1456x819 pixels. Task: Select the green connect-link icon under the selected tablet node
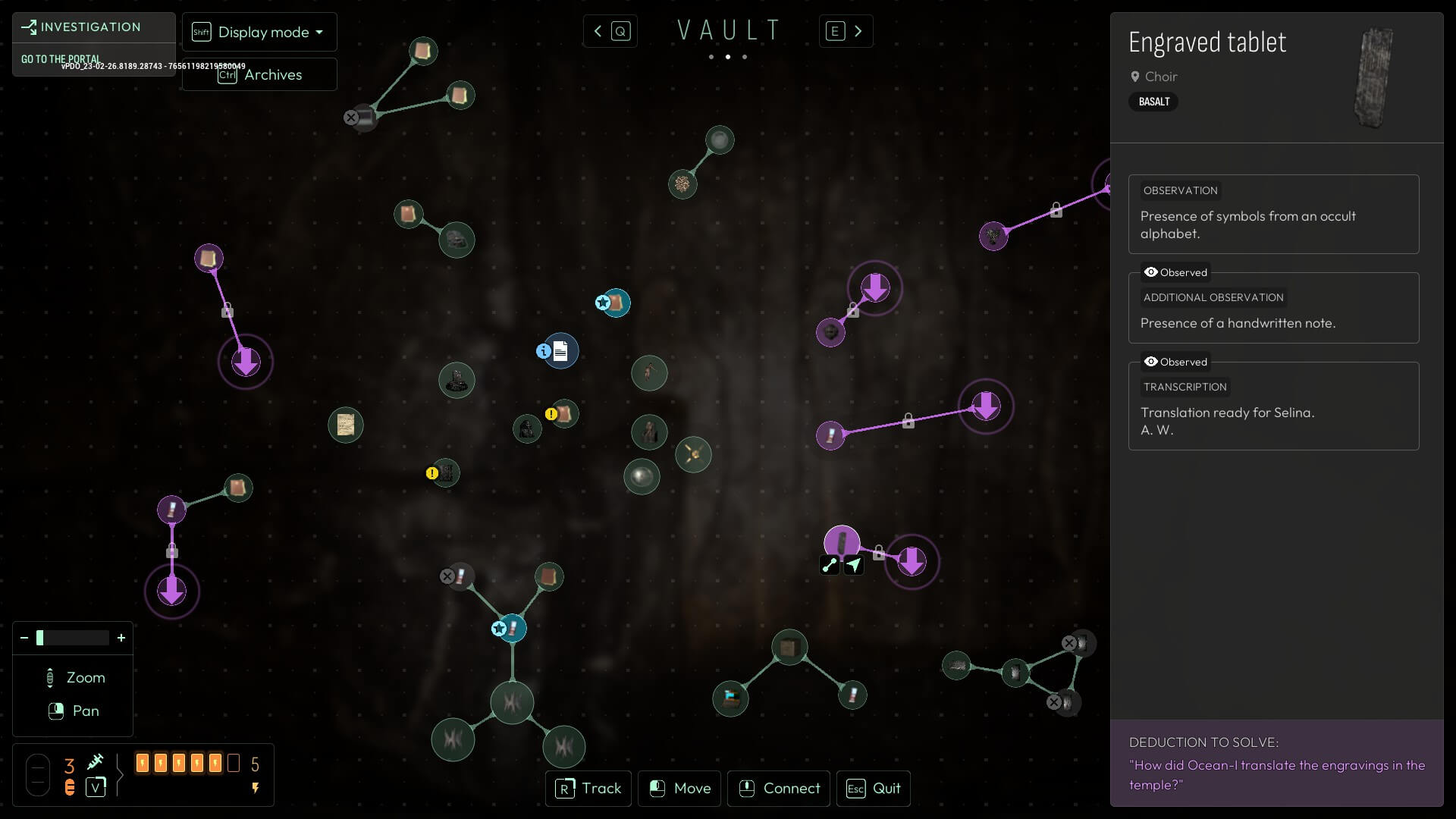click(x=830, y=565)
